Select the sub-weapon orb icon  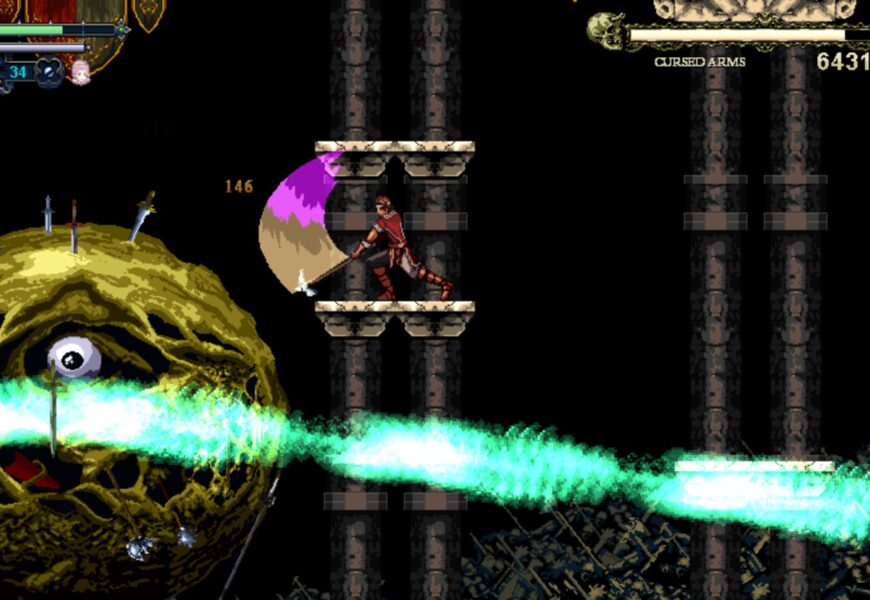click(51, 72)
